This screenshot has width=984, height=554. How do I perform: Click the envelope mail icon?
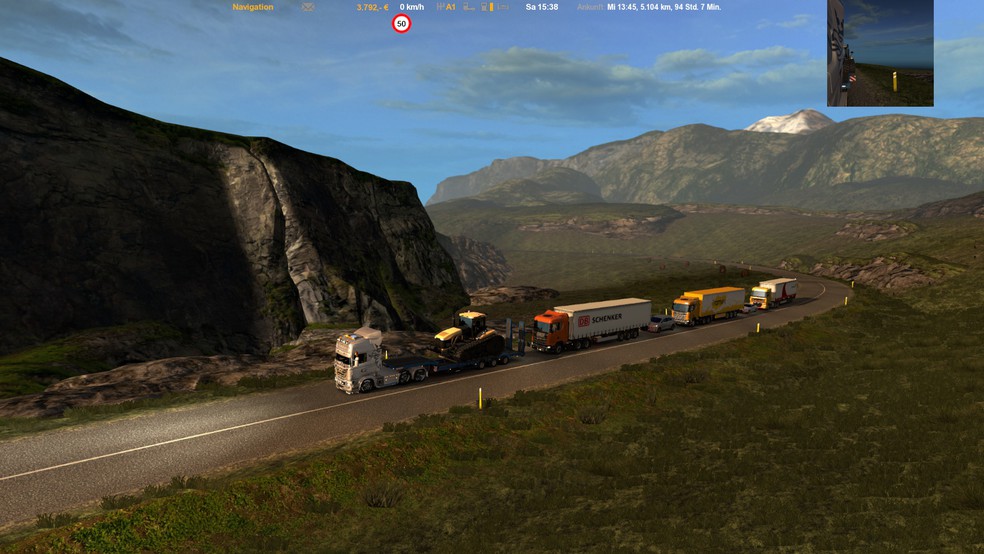(308, 7)
